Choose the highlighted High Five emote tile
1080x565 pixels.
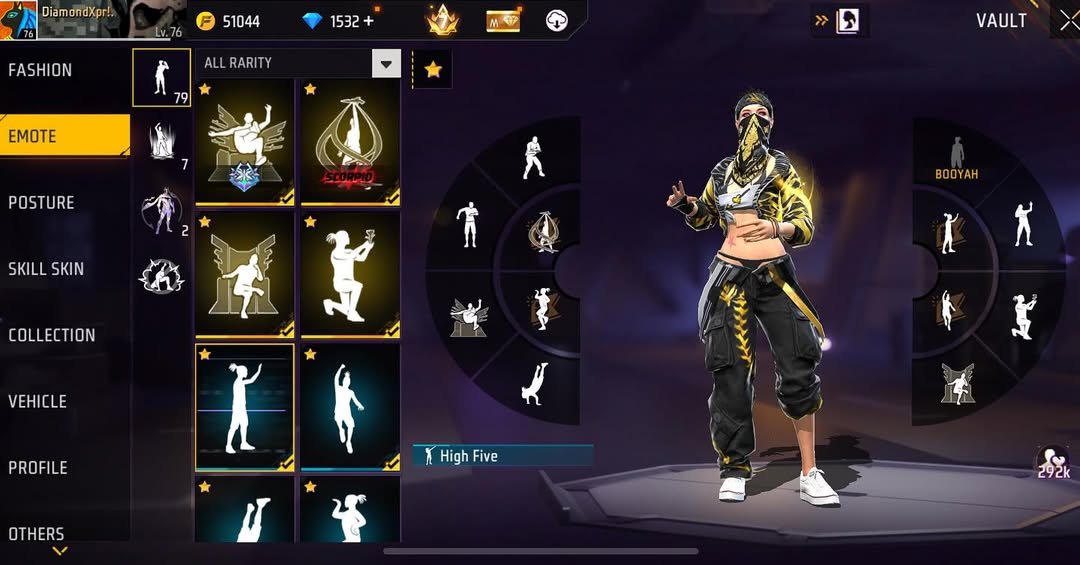[x=245, y=407]
